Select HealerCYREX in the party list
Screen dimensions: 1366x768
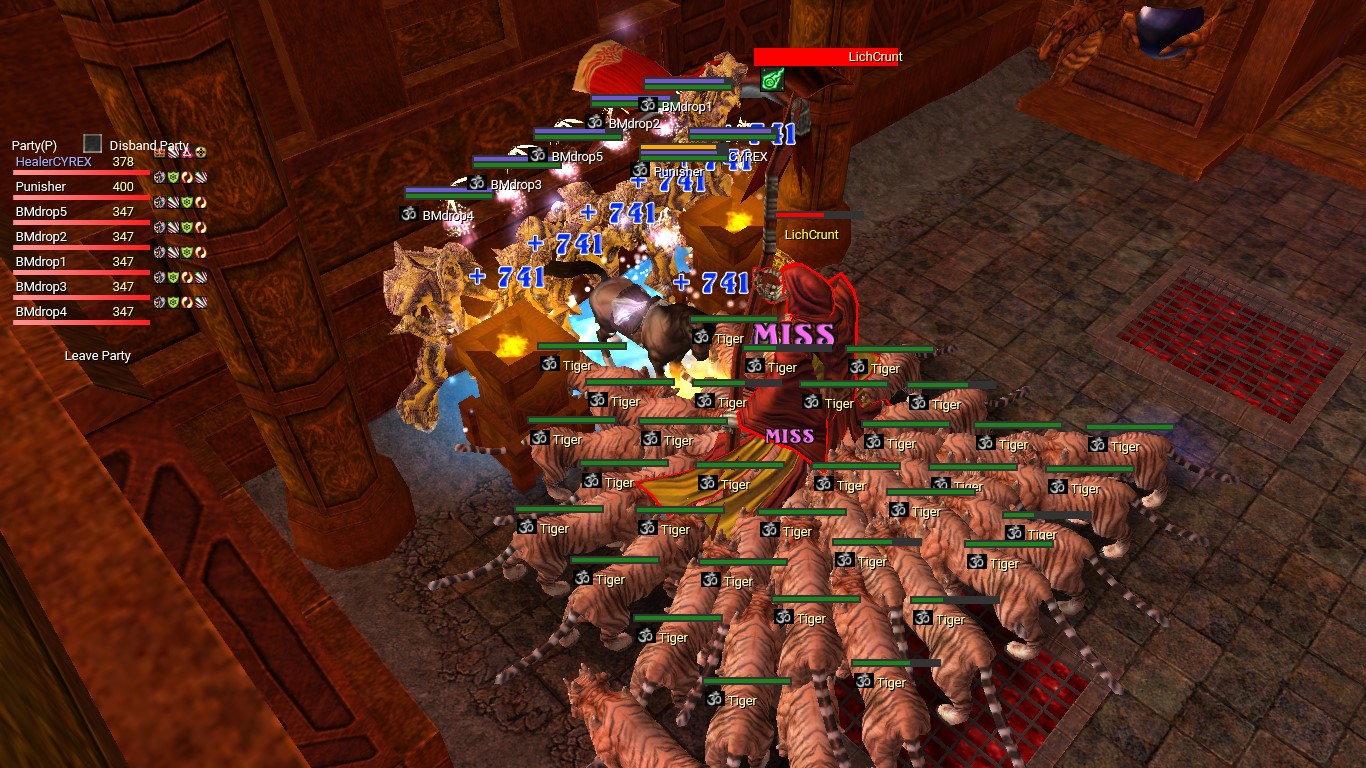53,162
